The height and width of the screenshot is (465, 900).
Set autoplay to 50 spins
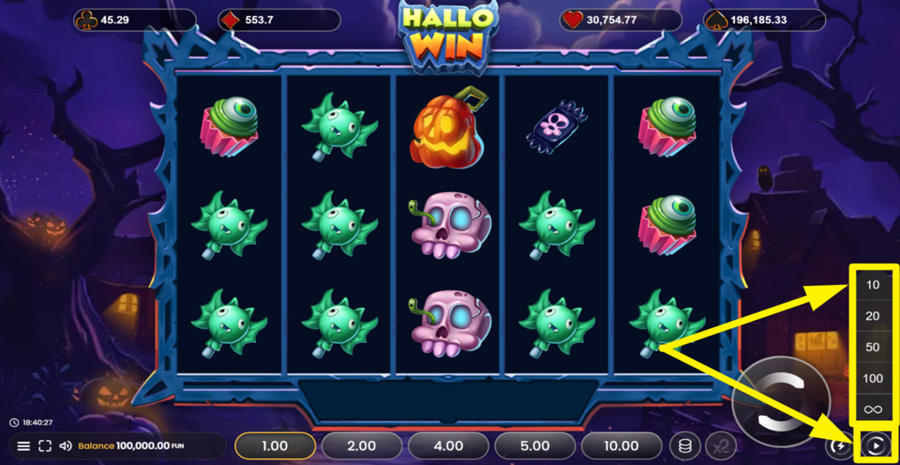coord(873,347)
